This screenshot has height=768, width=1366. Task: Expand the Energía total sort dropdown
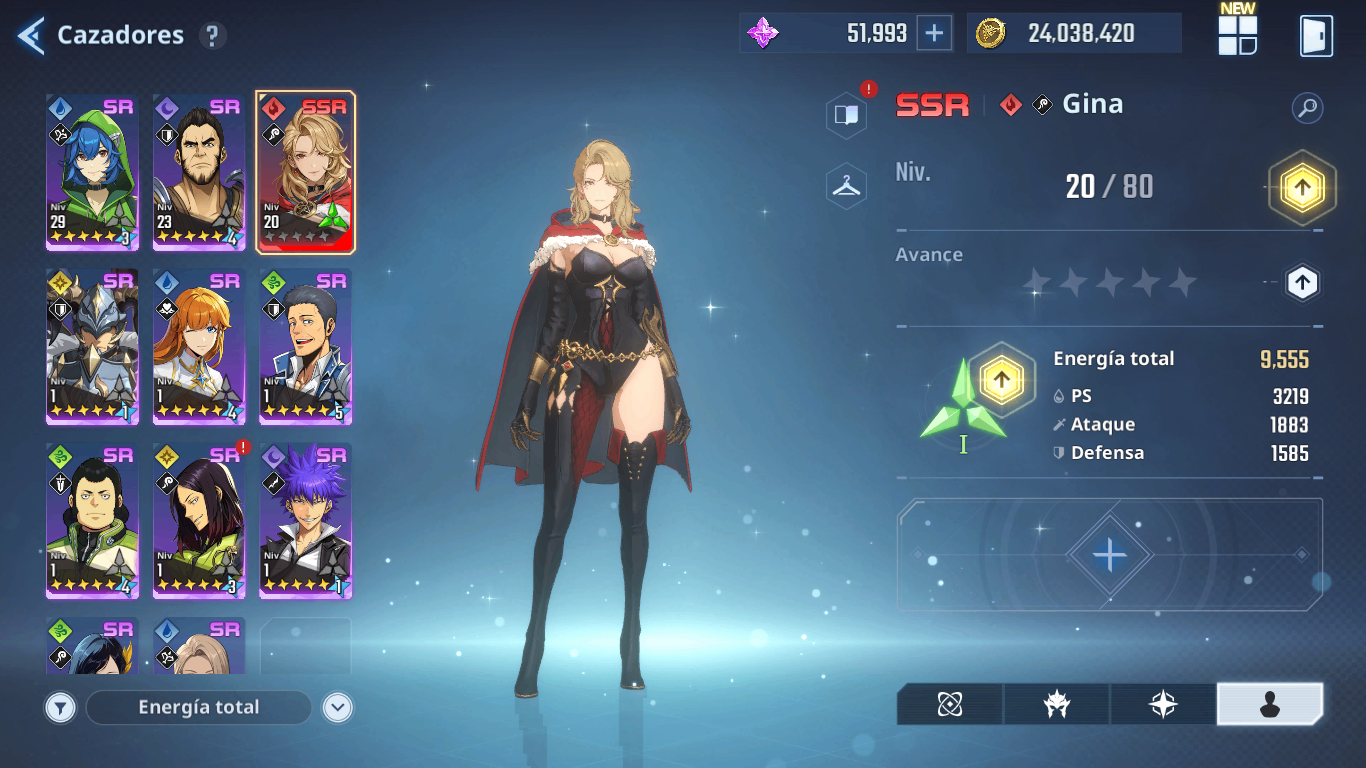click(338, 708)
